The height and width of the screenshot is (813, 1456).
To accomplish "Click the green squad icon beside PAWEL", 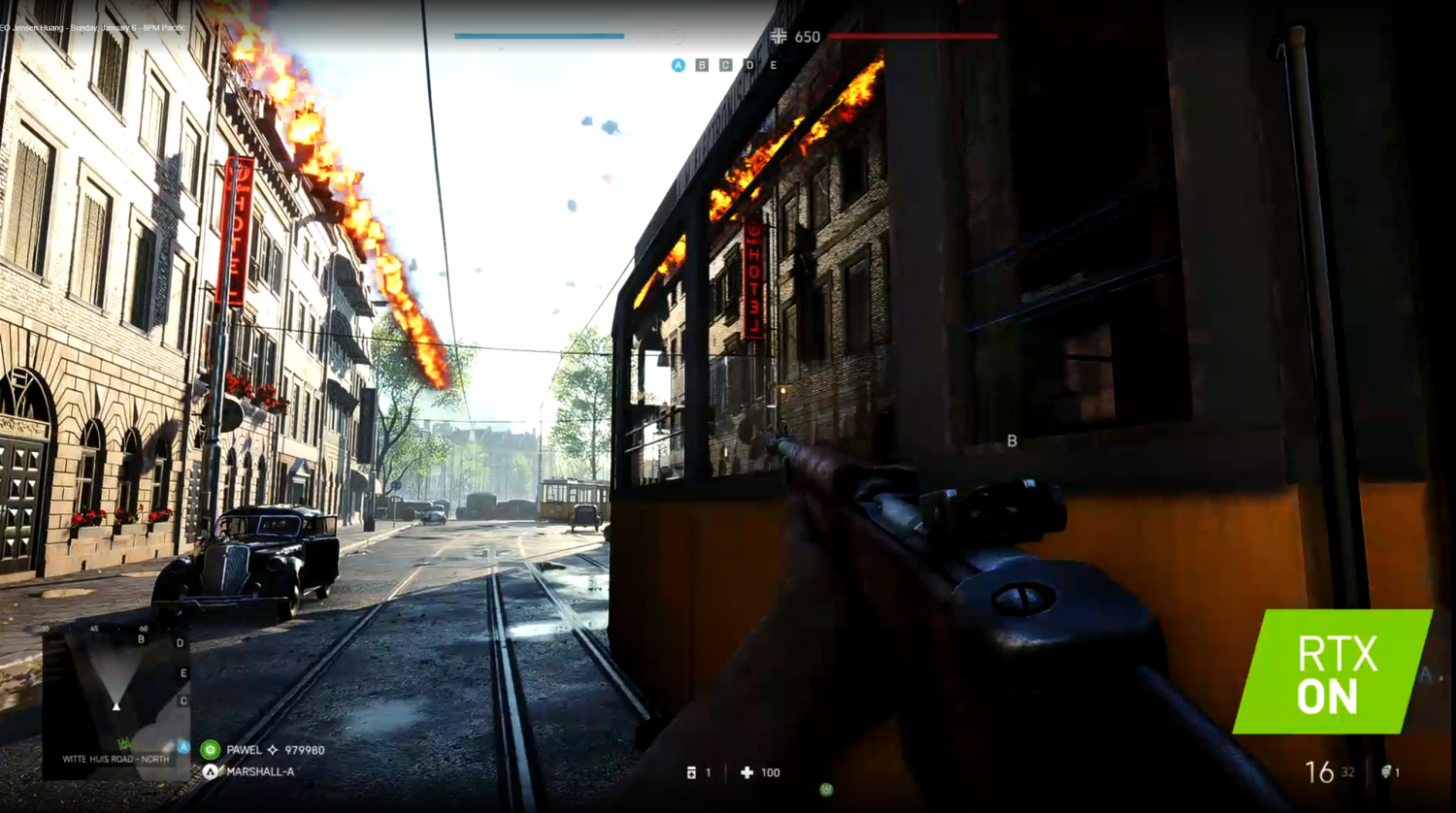I will 210,750.
